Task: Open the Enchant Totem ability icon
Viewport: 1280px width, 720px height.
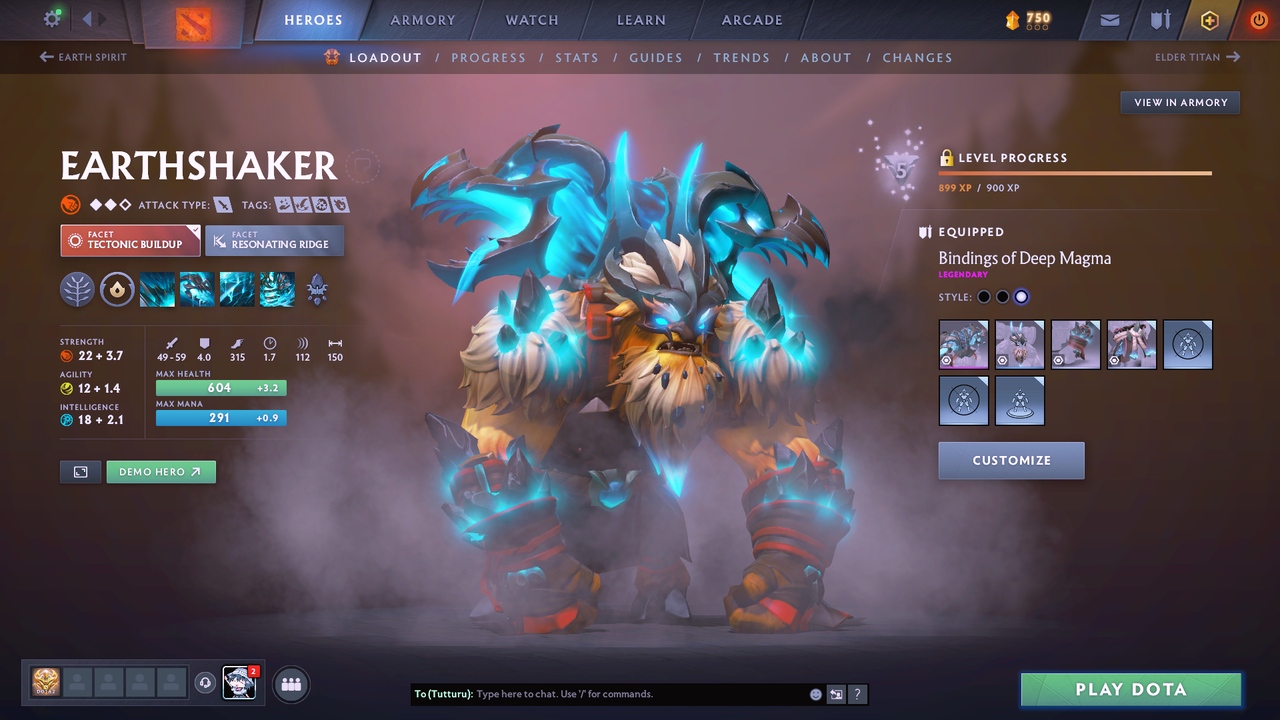Action: pos(197,289)
